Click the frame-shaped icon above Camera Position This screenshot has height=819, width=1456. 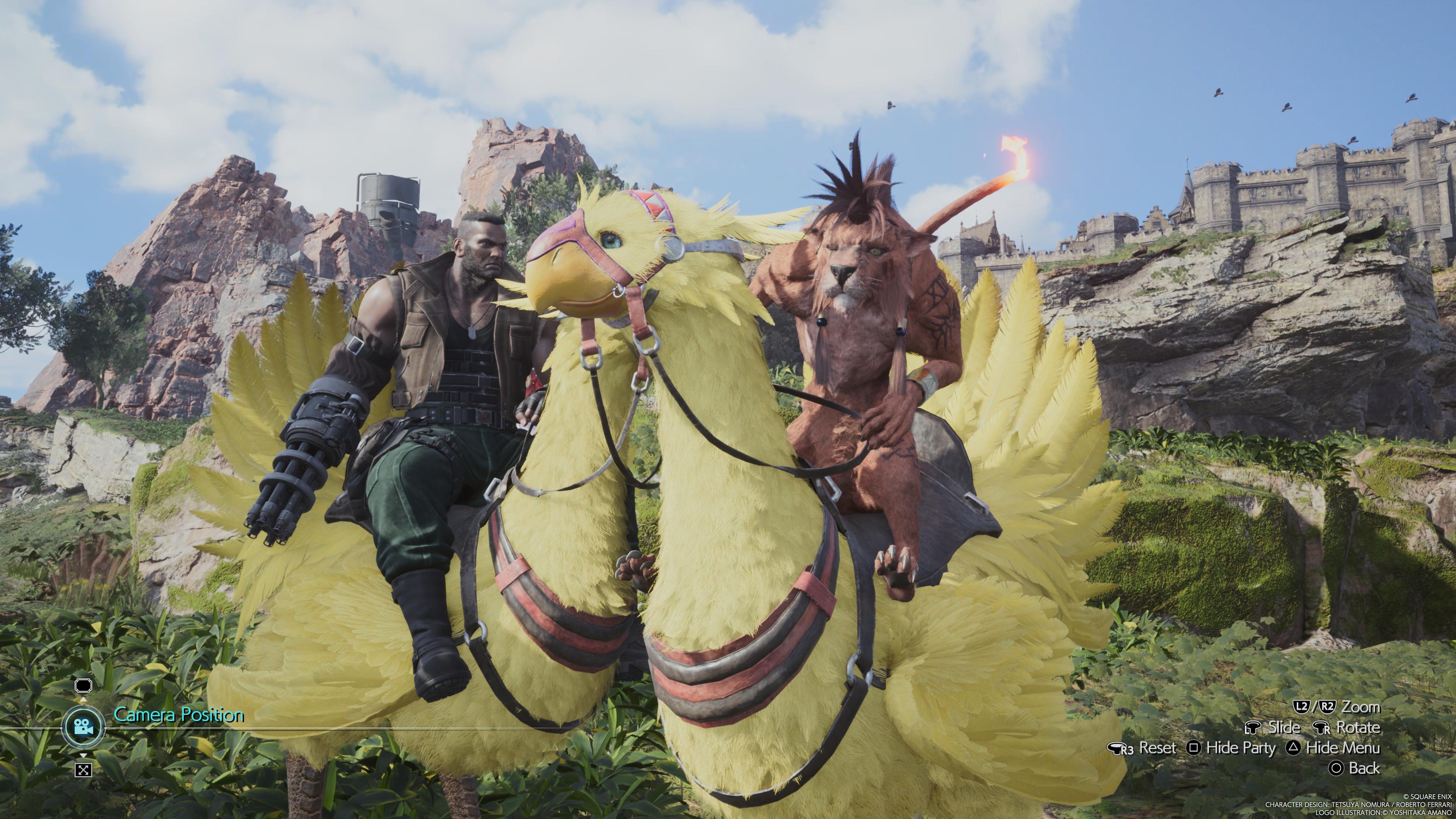pyautogui.click(x=84, y=686)
